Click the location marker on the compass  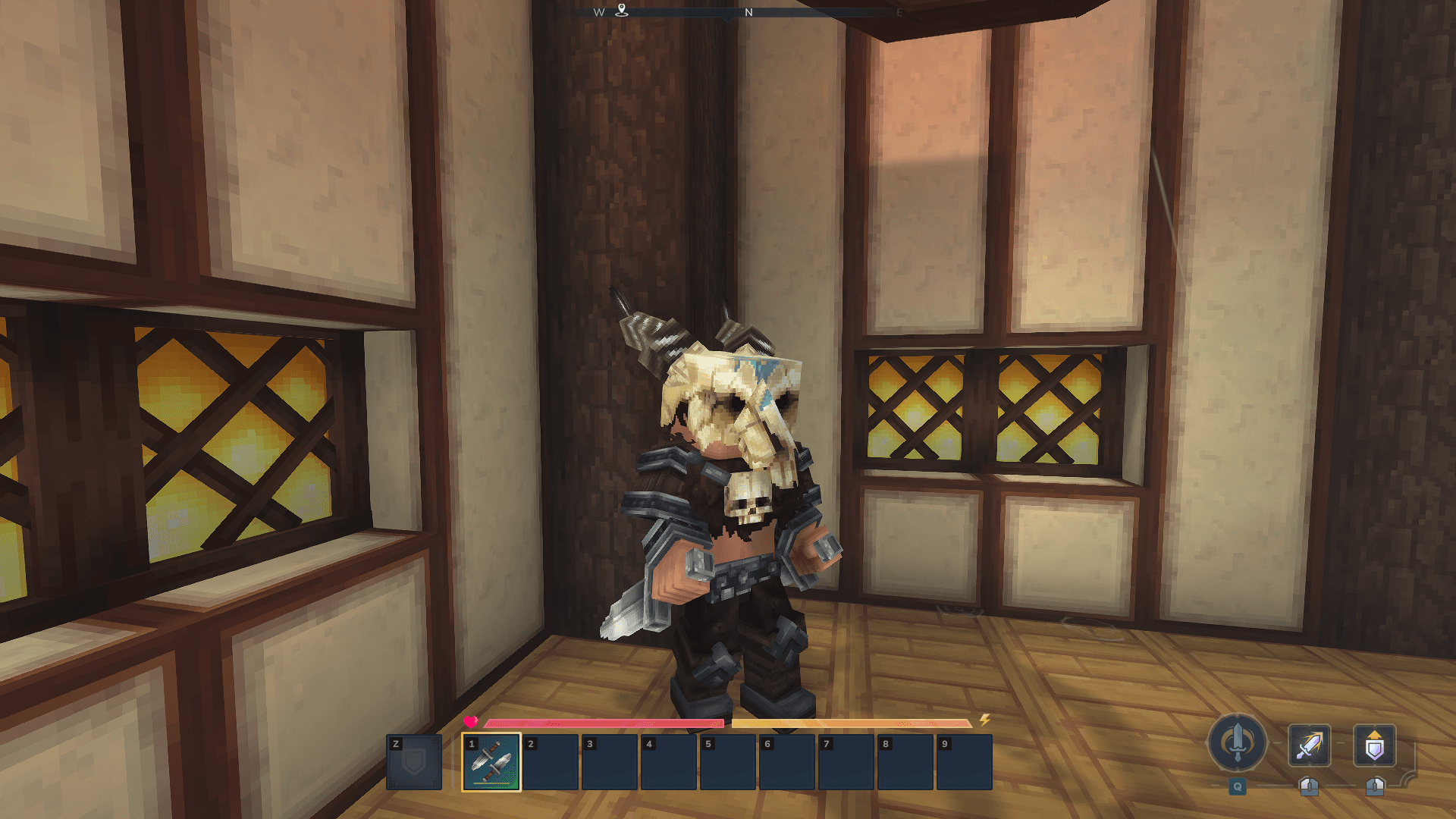(622, 10)
